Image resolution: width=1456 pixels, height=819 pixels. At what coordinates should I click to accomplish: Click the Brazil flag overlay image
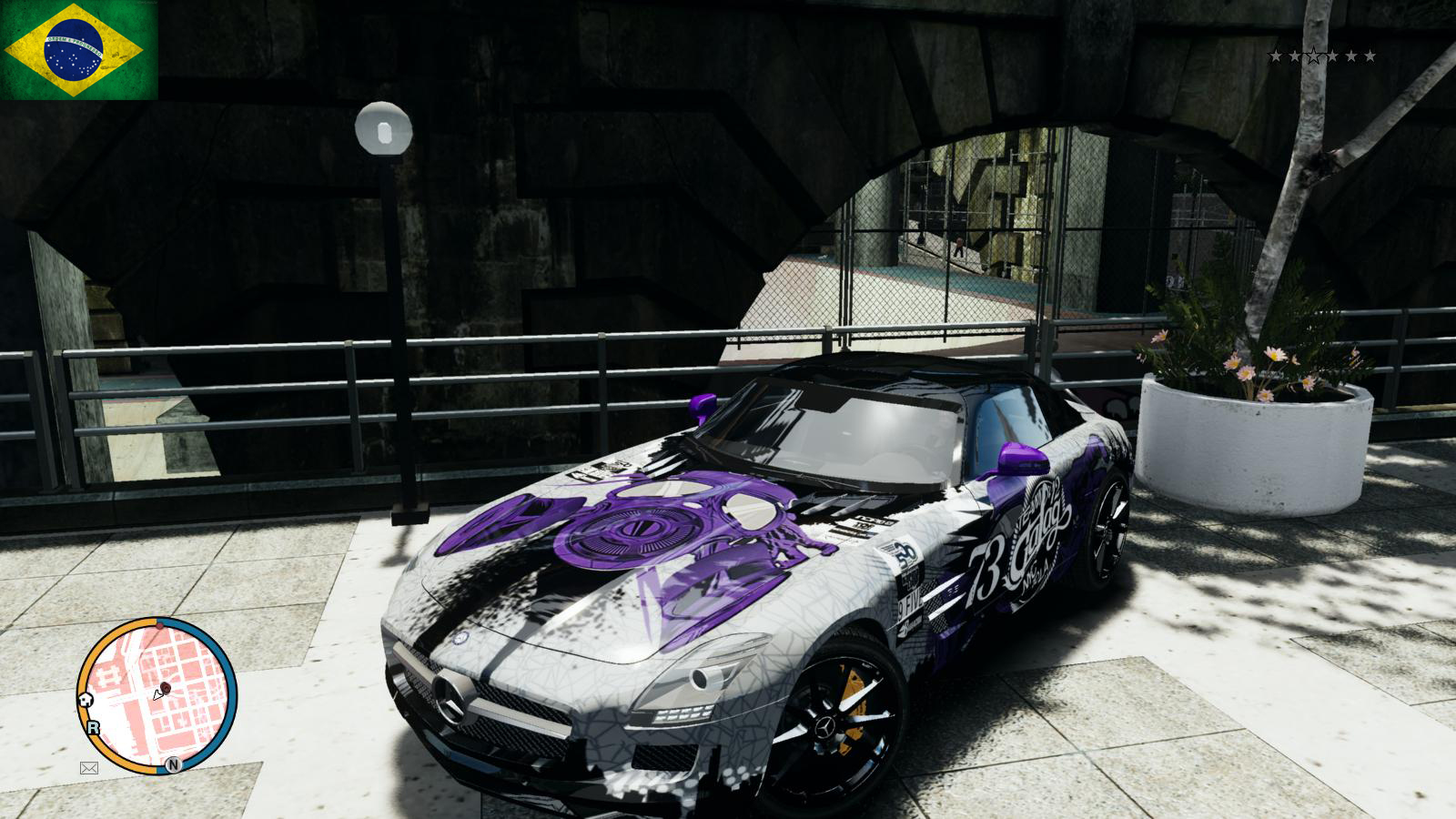[79, 49]
